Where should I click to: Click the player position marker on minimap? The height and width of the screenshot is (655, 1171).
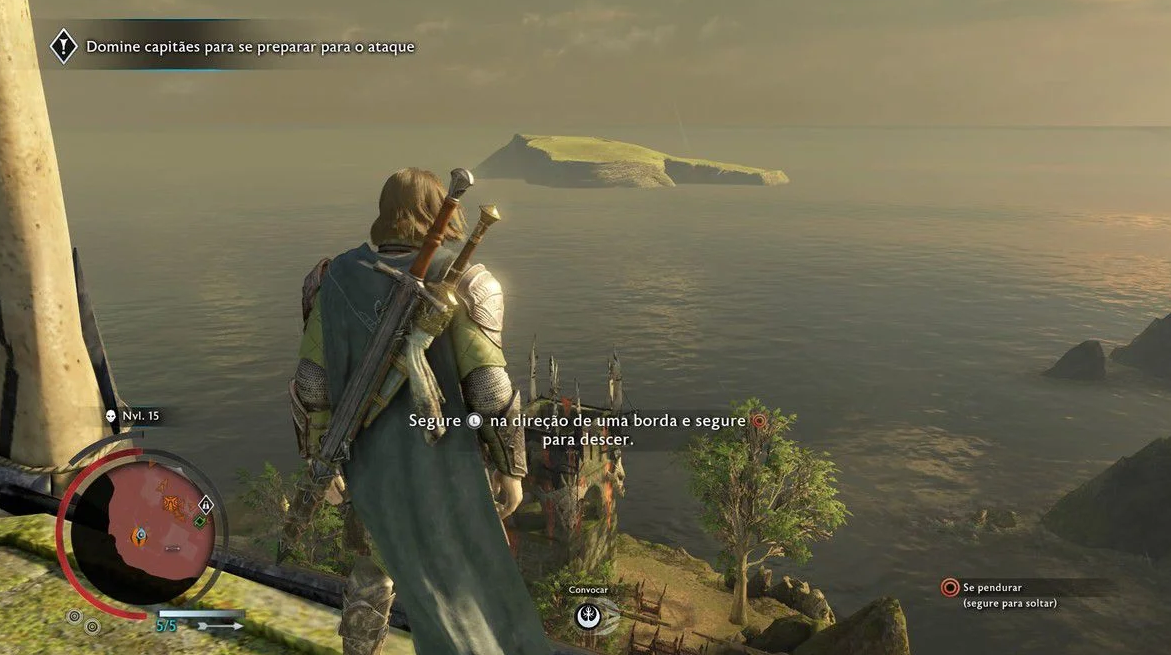[140, 537]
